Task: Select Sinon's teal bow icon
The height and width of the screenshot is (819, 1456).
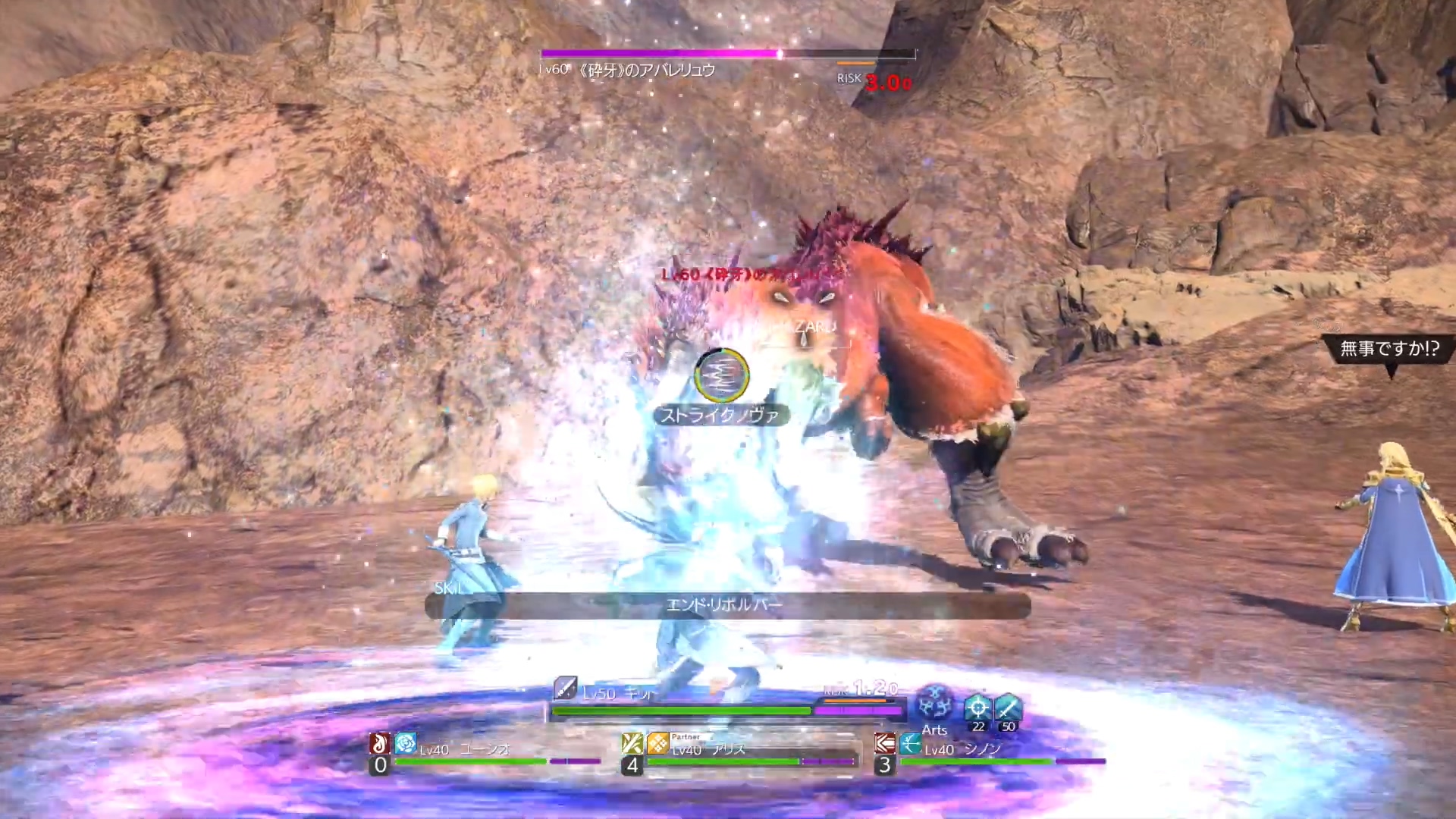Action: 910,743
